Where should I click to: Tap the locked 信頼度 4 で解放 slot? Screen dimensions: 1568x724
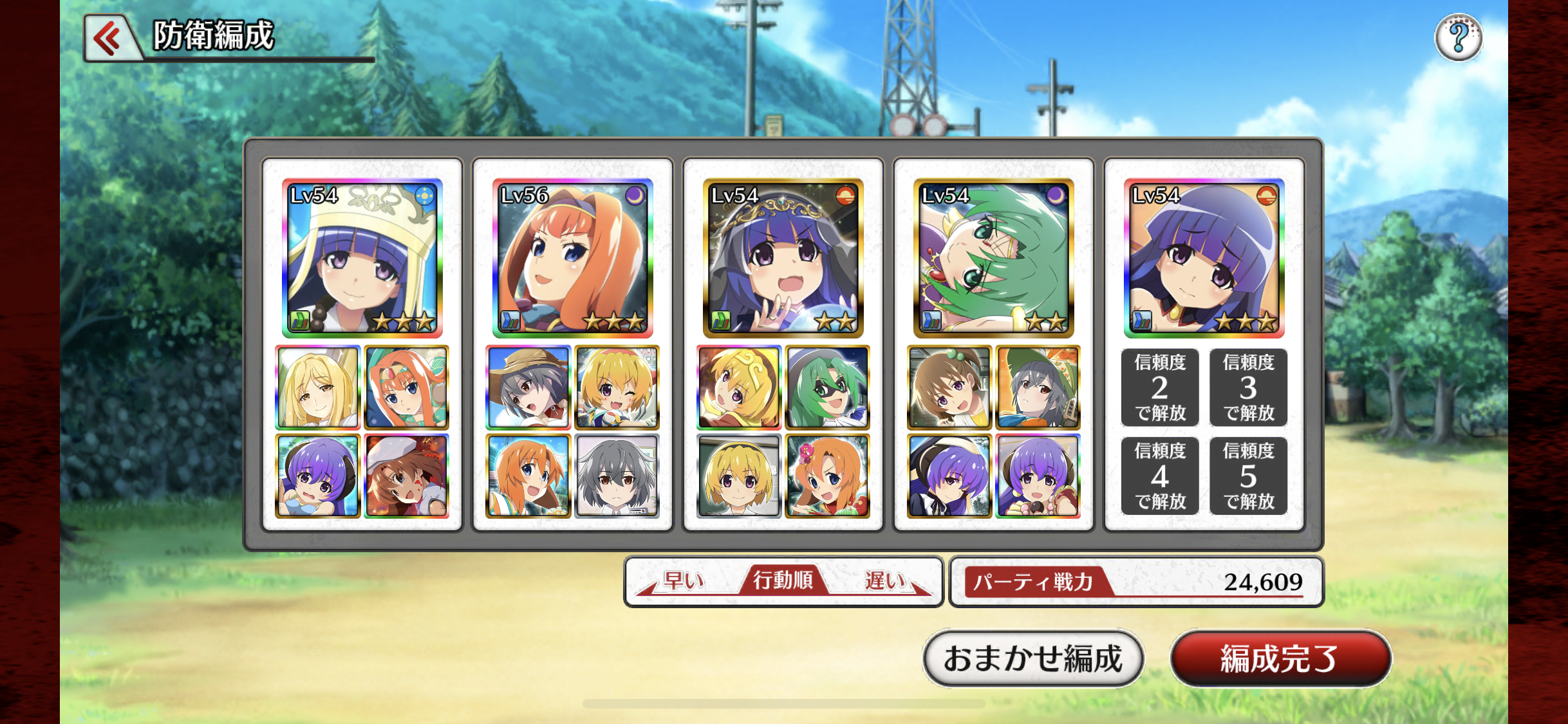coord(1159,476)
